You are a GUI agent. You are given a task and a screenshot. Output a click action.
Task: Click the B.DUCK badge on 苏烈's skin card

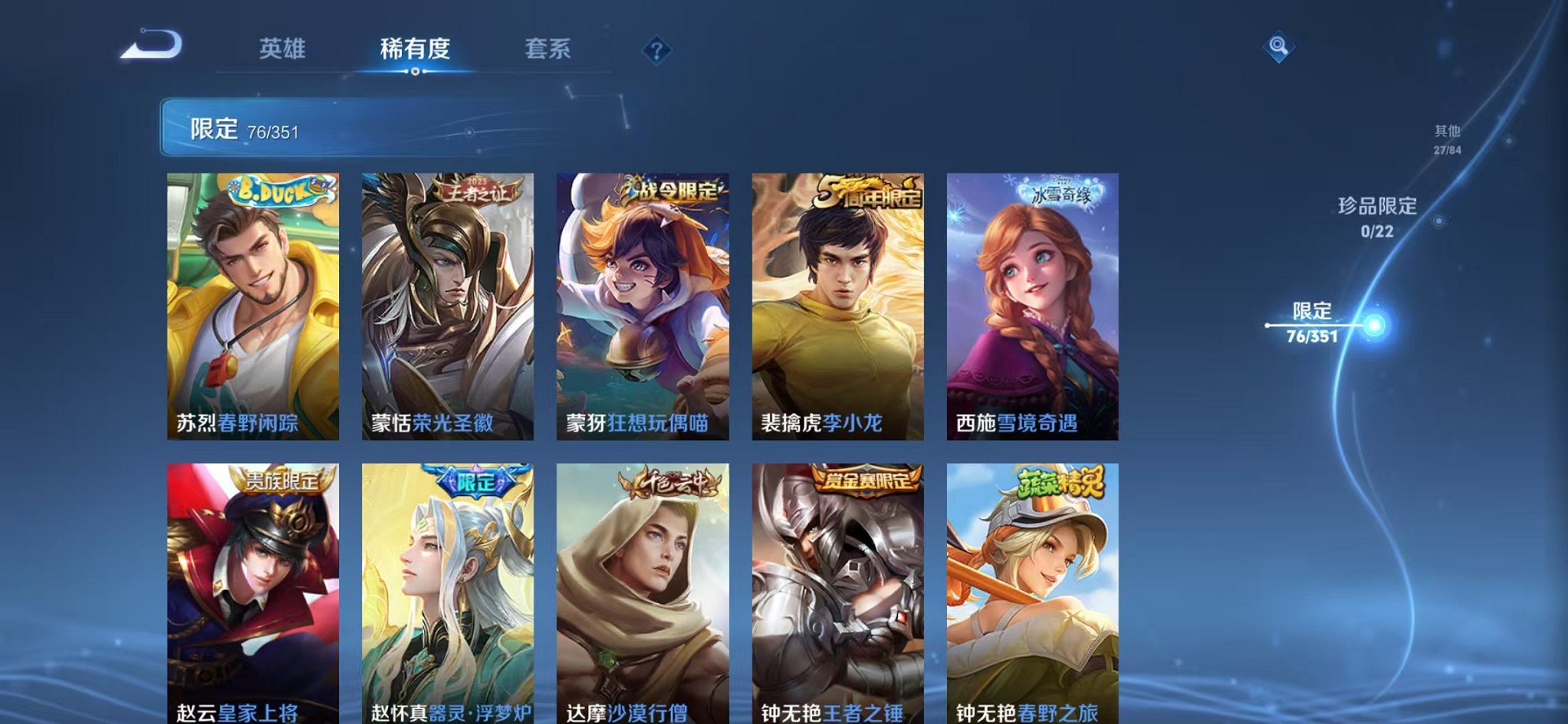[274, 192]
